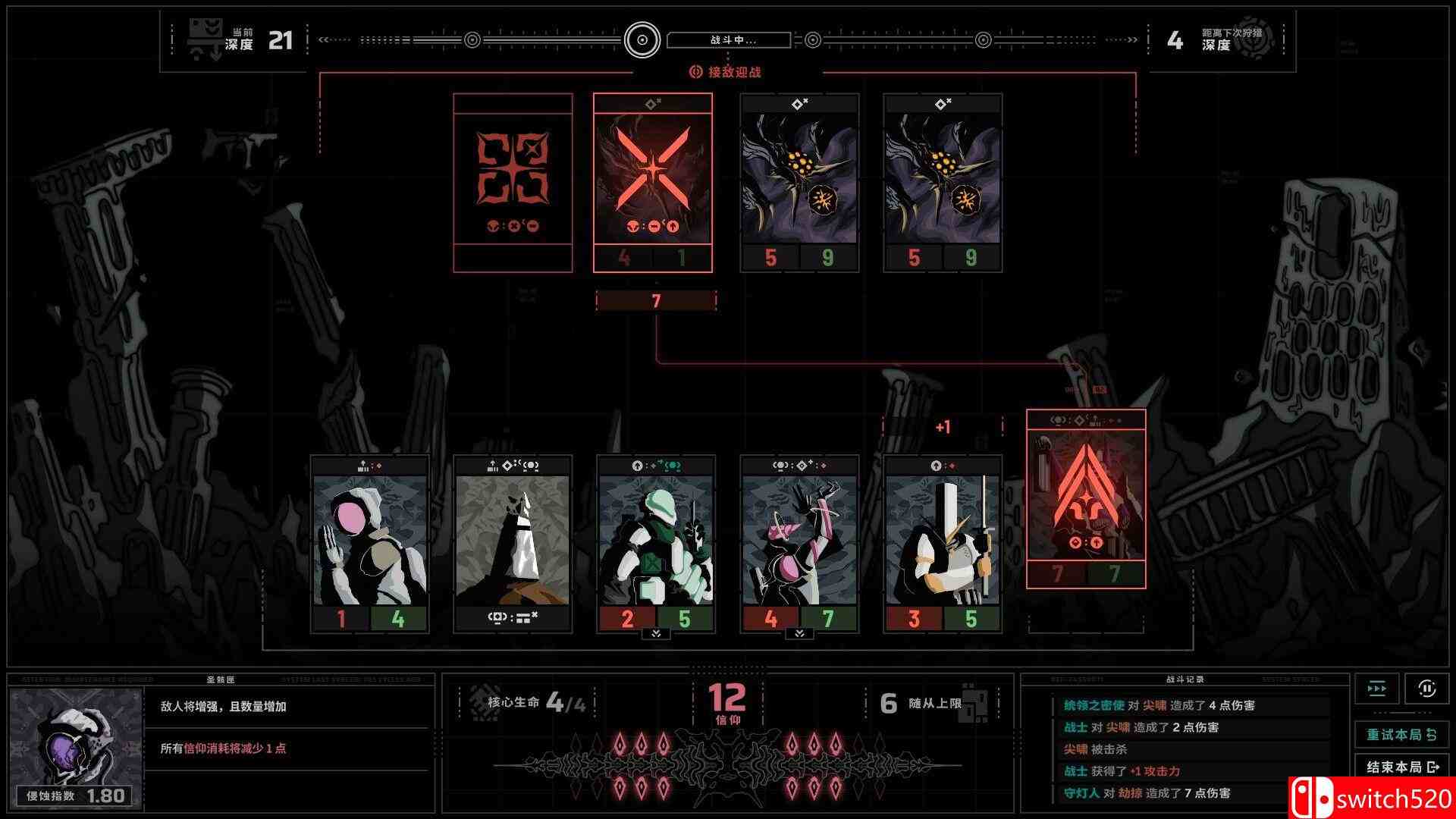The image size is (1456, 819).
Task: Click the 结束本局 end run button
Action: coord(1401,767)
